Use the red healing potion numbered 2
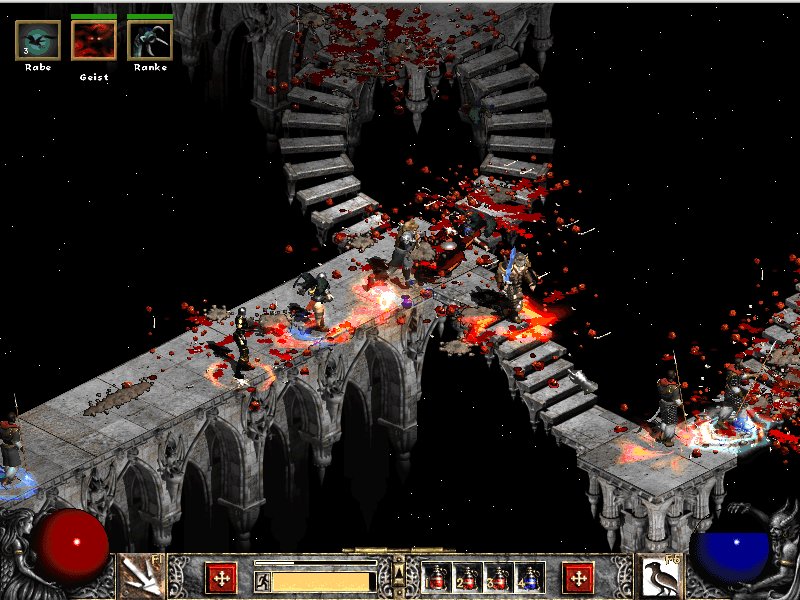This screenshot has width=800, height=600. (x=467, y=577)
